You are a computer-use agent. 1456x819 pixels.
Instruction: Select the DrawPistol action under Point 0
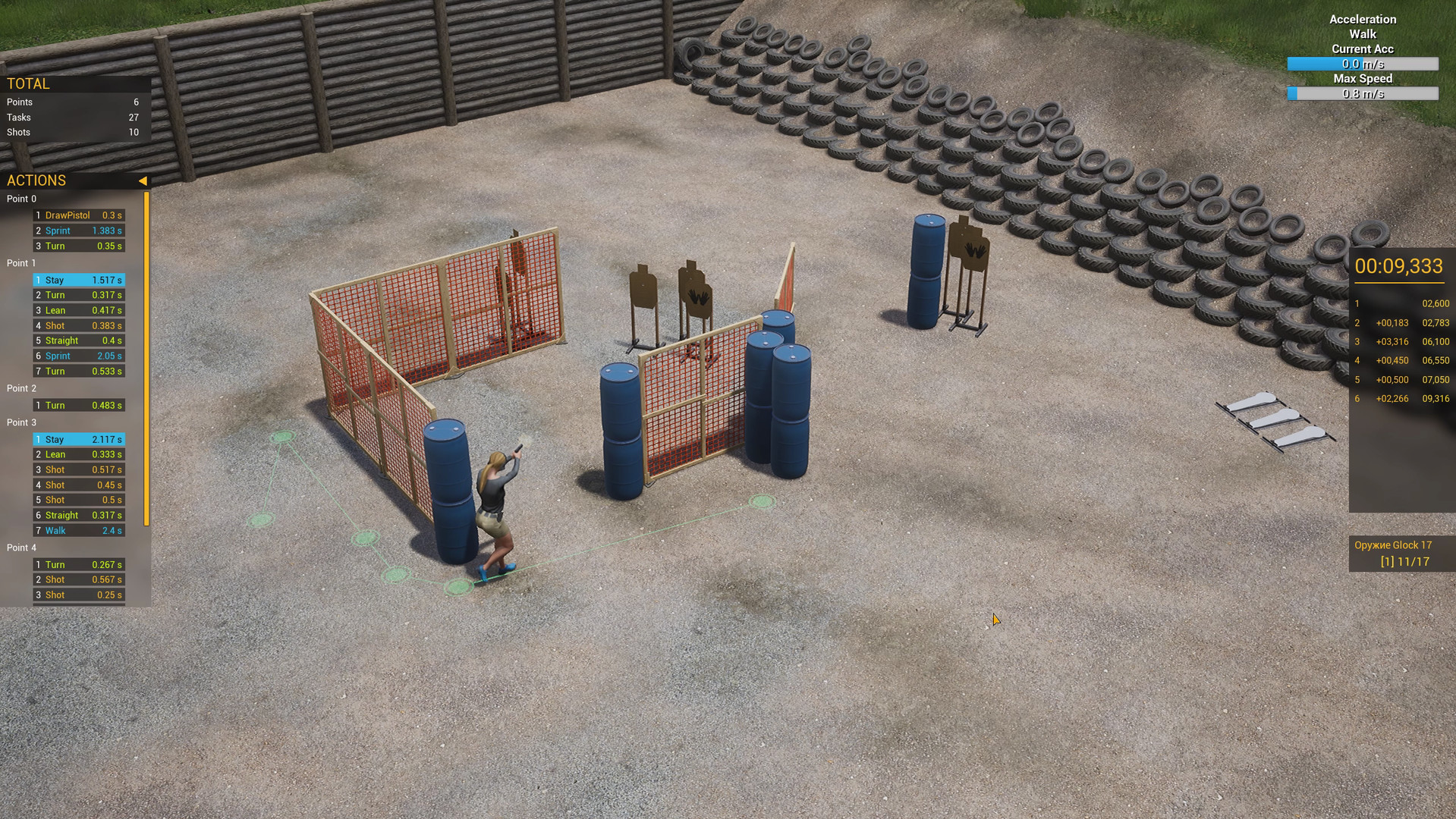(78, 215)
